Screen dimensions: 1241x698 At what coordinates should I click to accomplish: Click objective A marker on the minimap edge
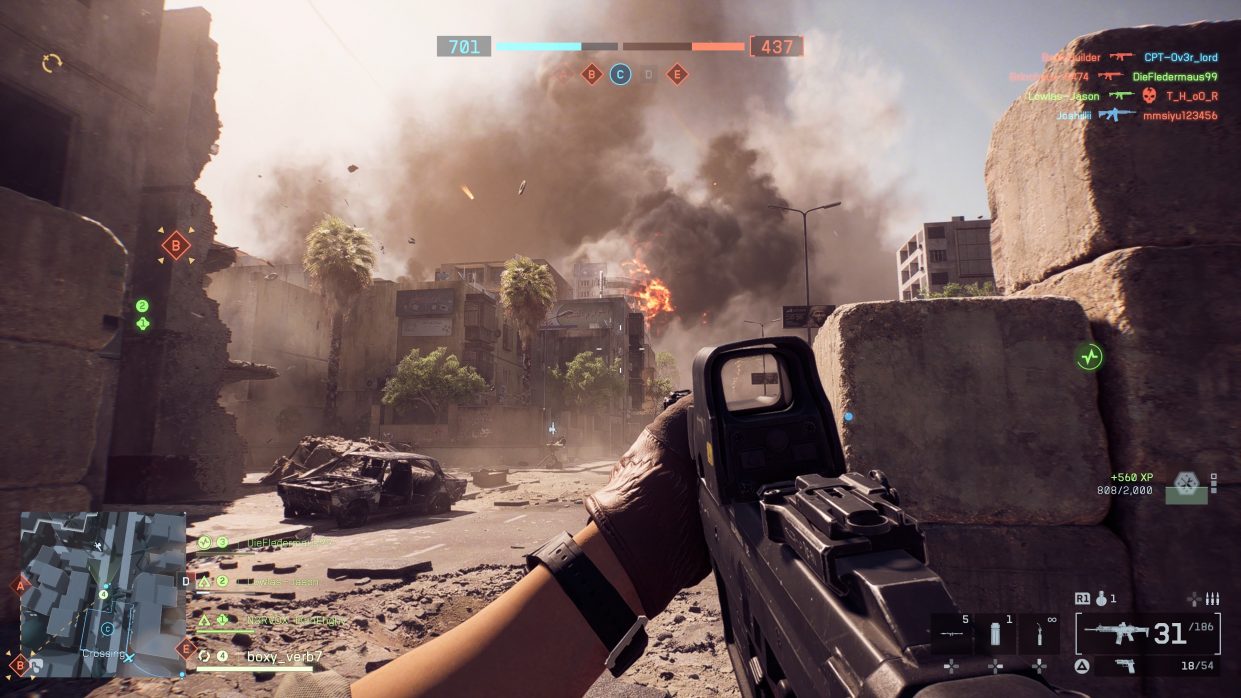click(x=19, y=585)
